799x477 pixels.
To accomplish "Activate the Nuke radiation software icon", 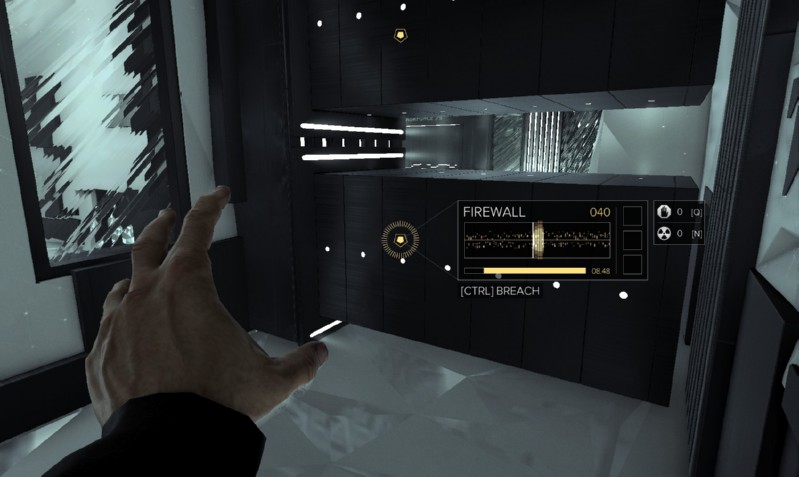I will coord(664,234).
